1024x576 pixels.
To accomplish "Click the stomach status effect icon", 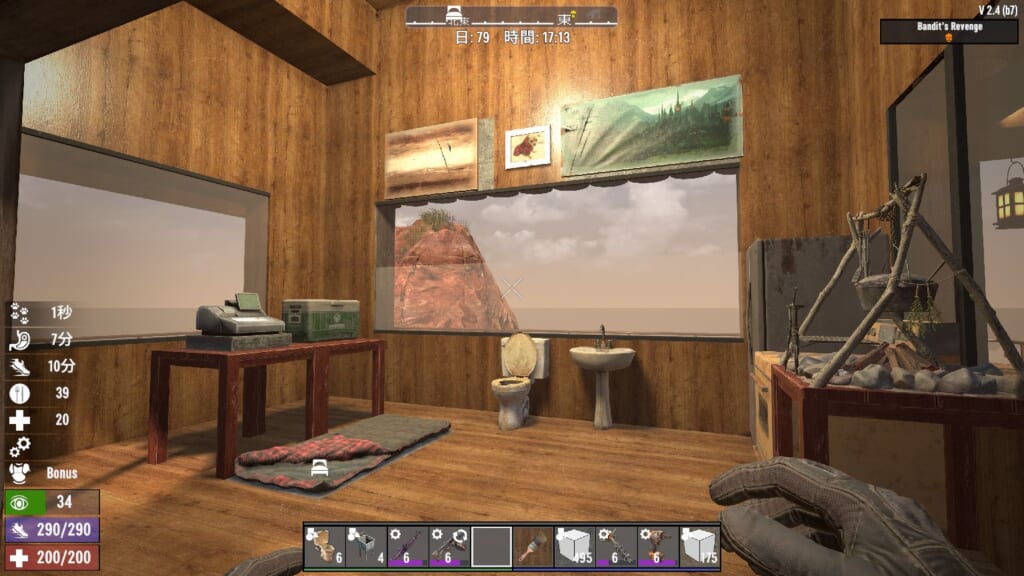I will tap(19, 339).
